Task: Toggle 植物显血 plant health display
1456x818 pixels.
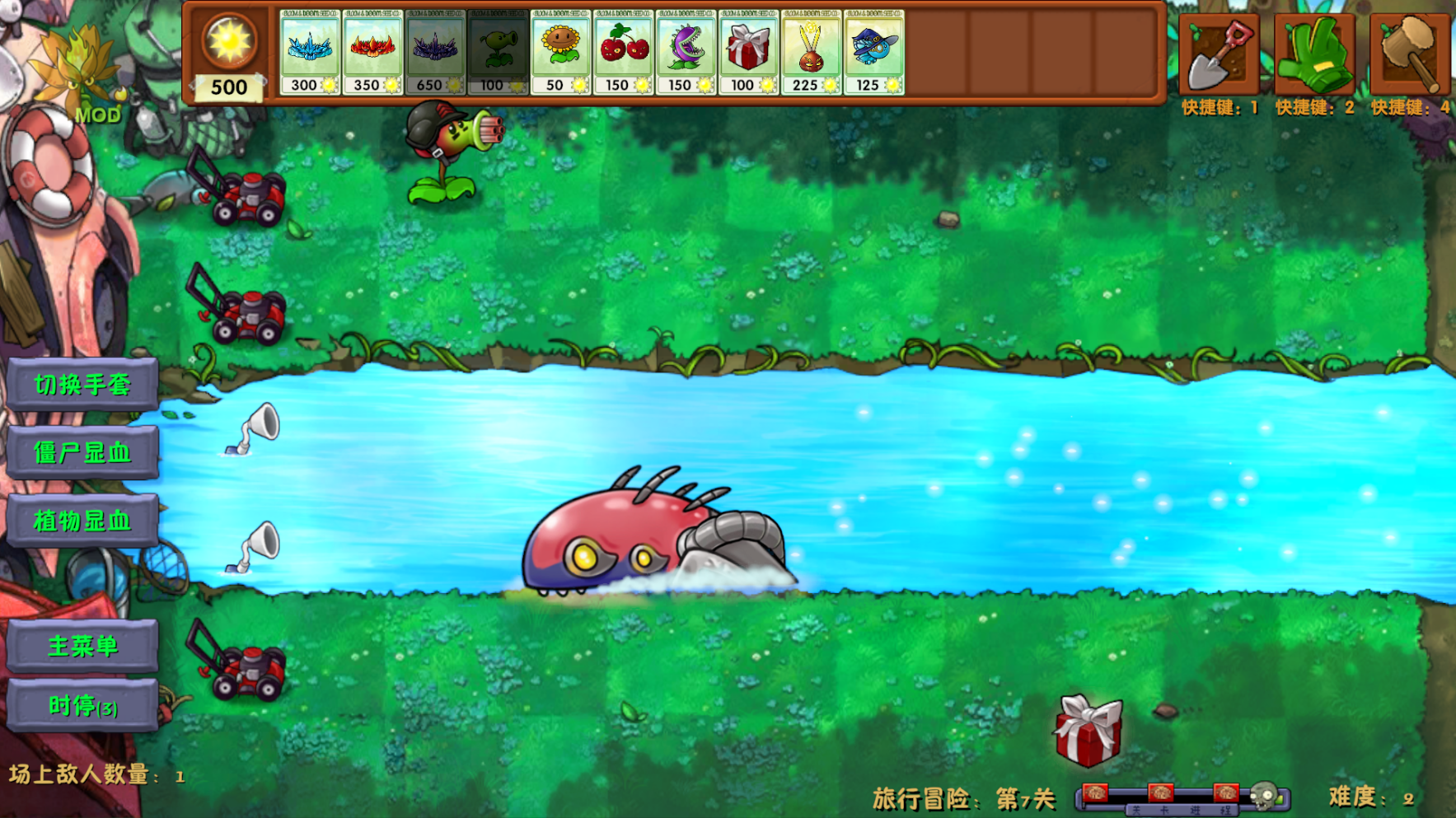Action: click(x=82, y=521)
